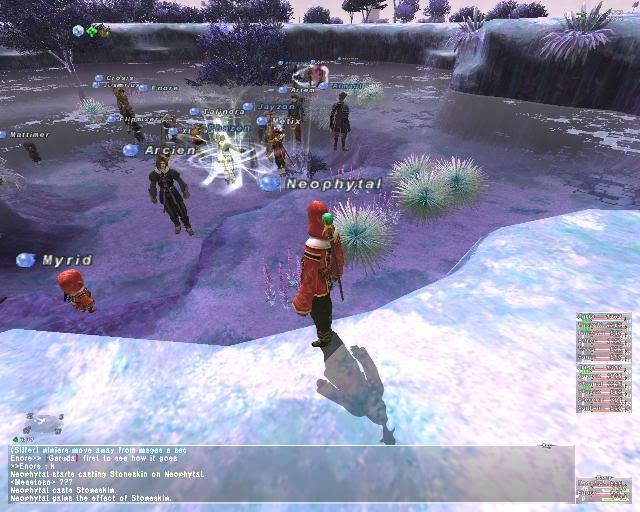Click the brown status effect icon
This screenshot has height=512, width=640.
(104, 31)
